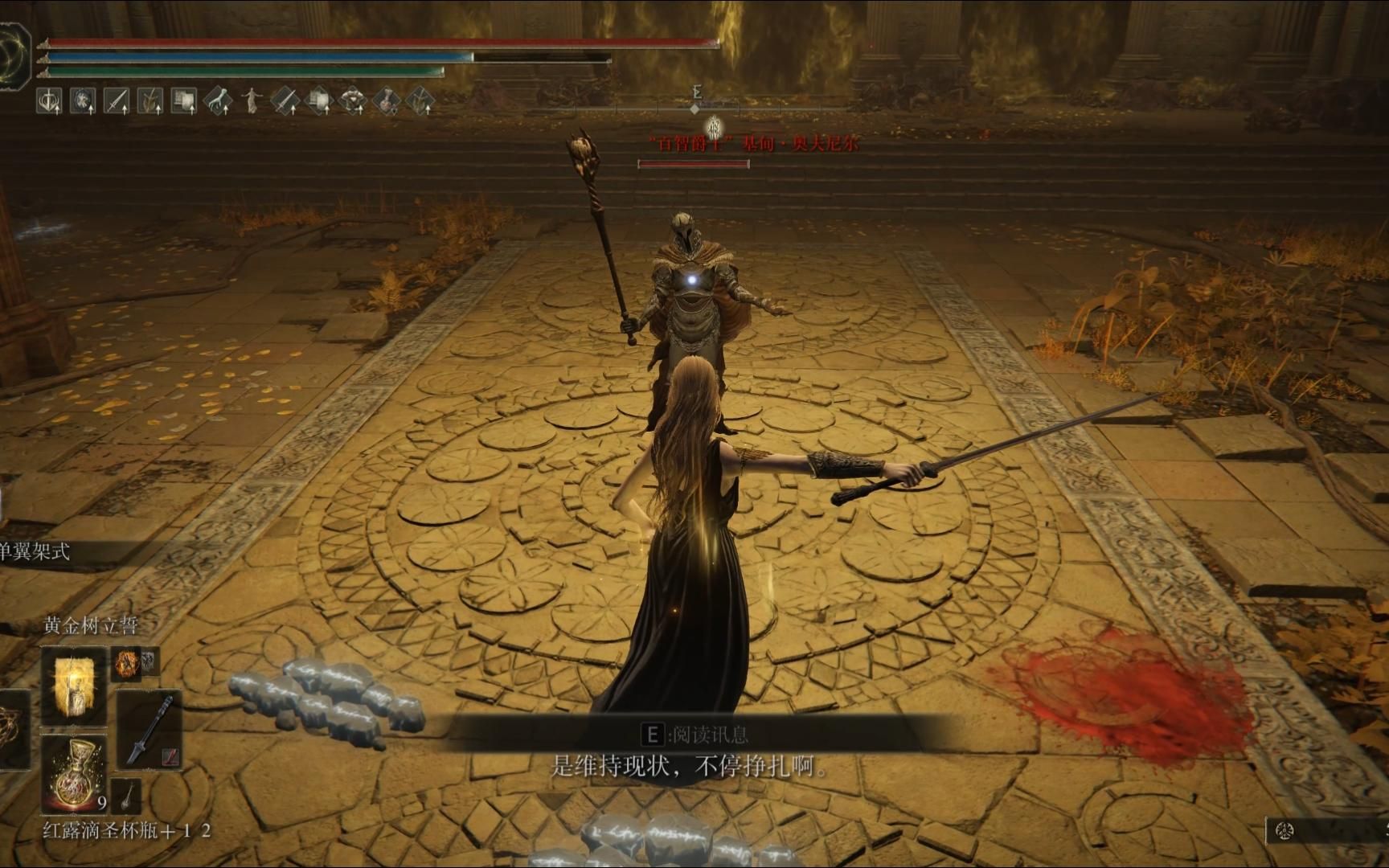
Task: Select the Crimson Tears flask slot
Action: click(x=73, y=773)
